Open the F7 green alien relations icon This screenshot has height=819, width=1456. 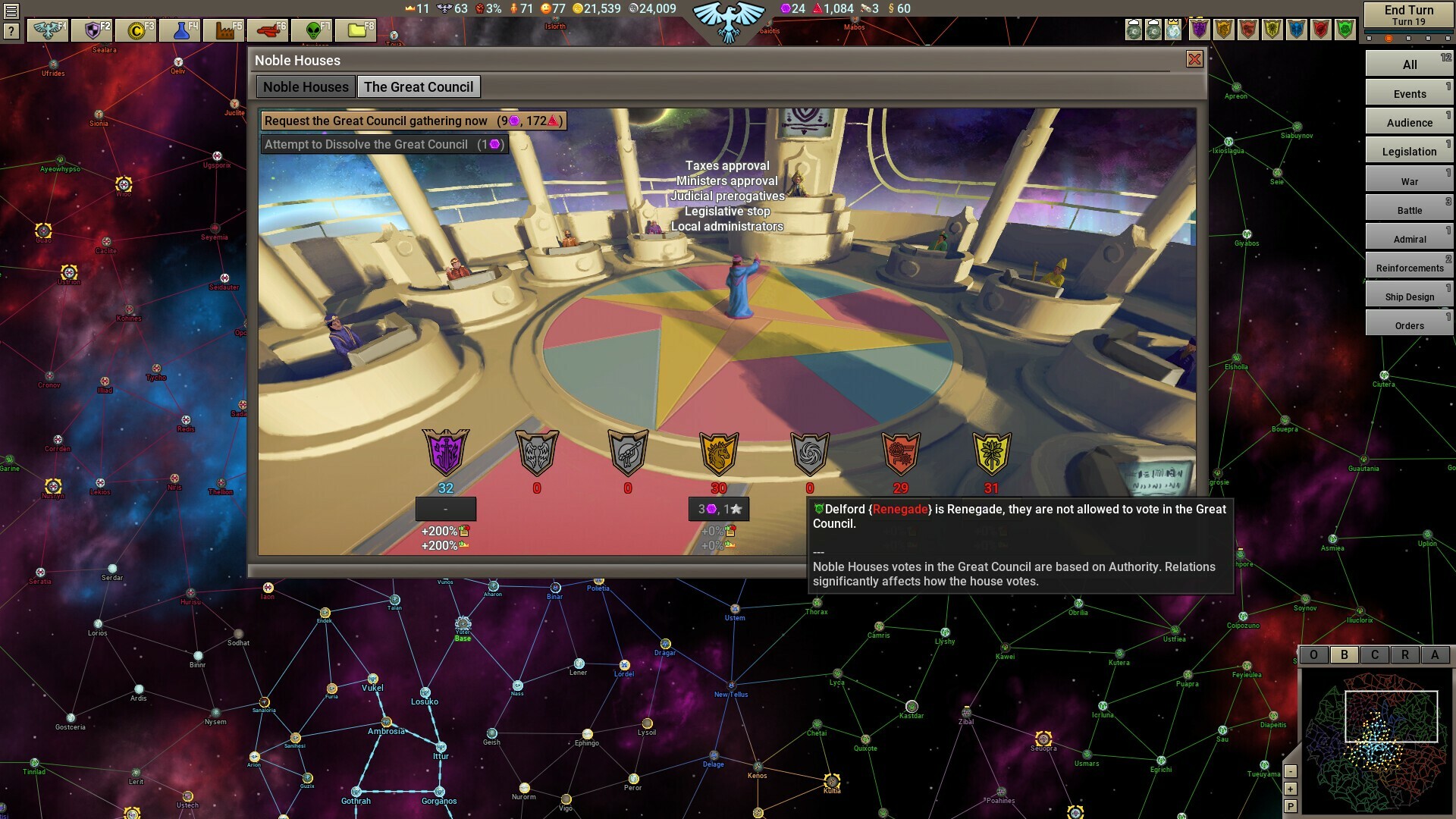tap(313, 30)
